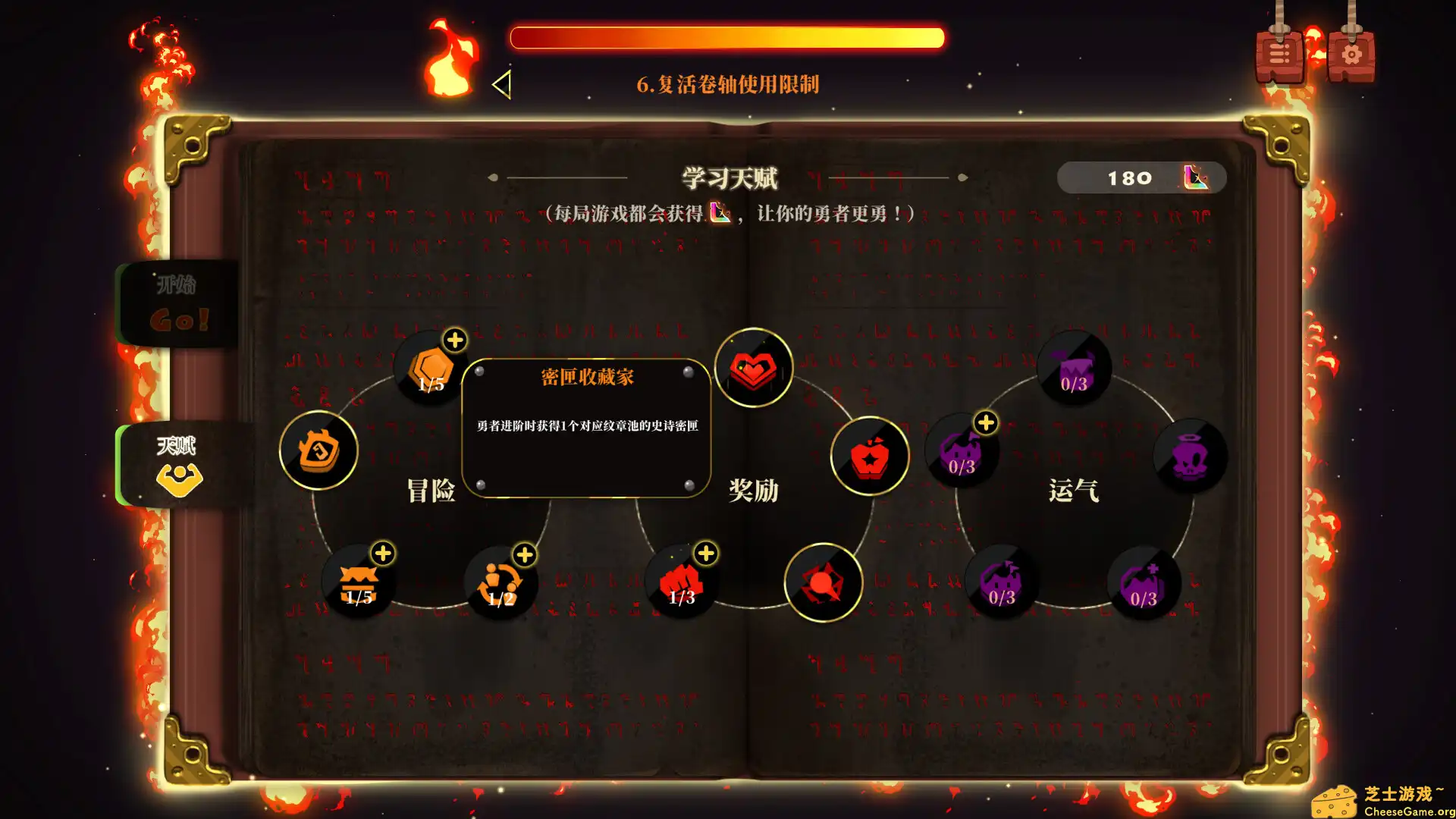The height and width of the screenshot is (819, 1456).
Task: Click the anvil talent icon left of 冒险
Action: tap(318, 449)
